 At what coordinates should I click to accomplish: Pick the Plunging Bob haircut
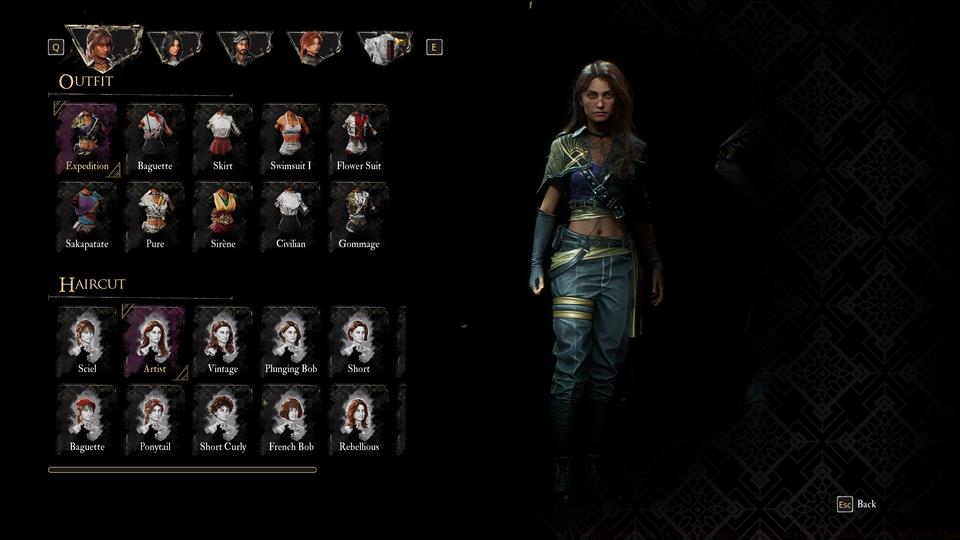(x=291, y=341)
